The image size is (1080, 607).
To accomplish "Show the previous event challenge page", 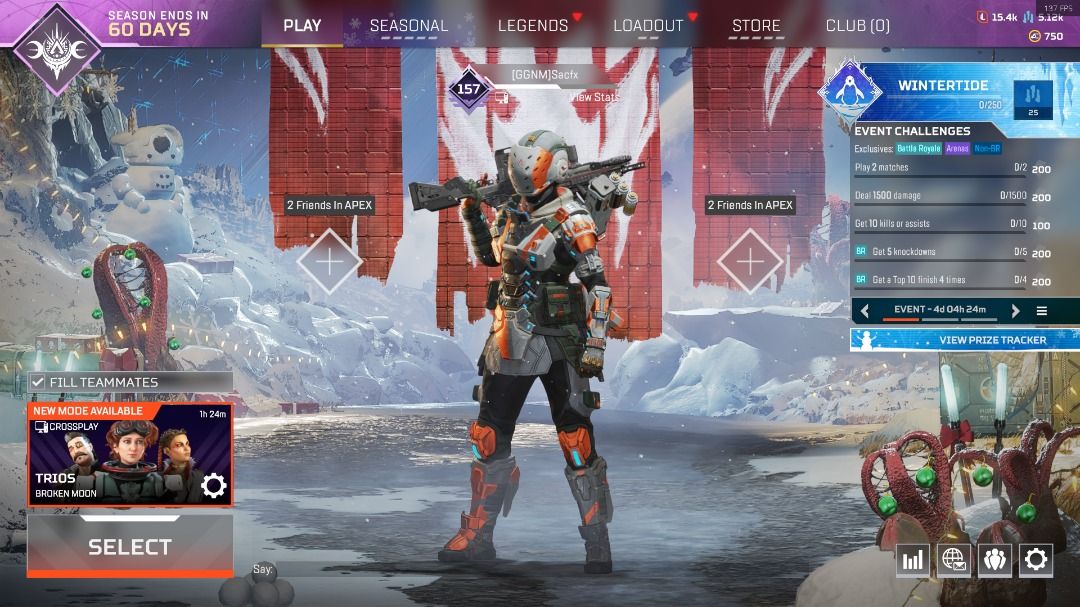I will [x=865, y=311].
